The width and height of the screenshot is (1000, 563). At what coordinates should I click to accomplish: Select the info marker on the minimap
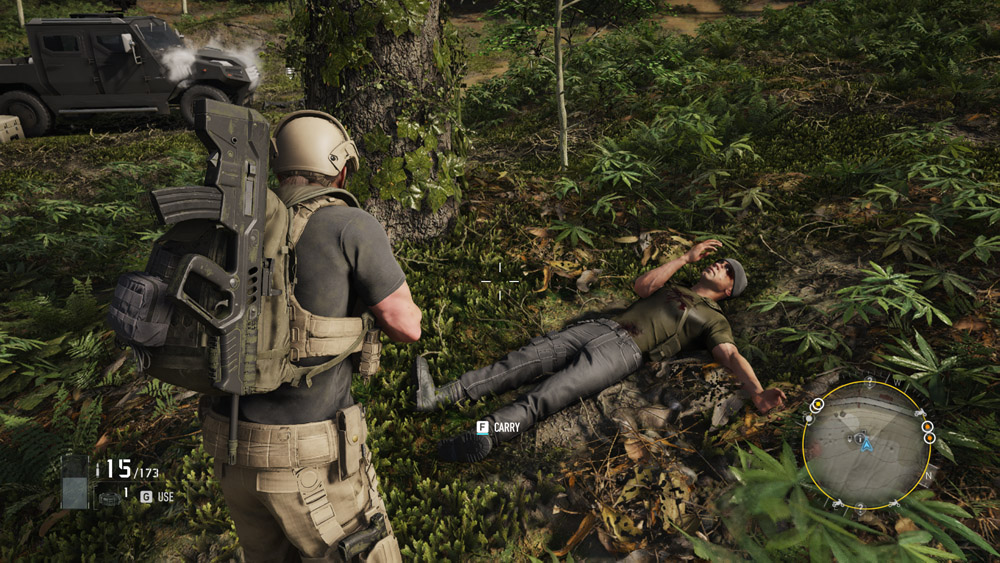click(857, 438)
